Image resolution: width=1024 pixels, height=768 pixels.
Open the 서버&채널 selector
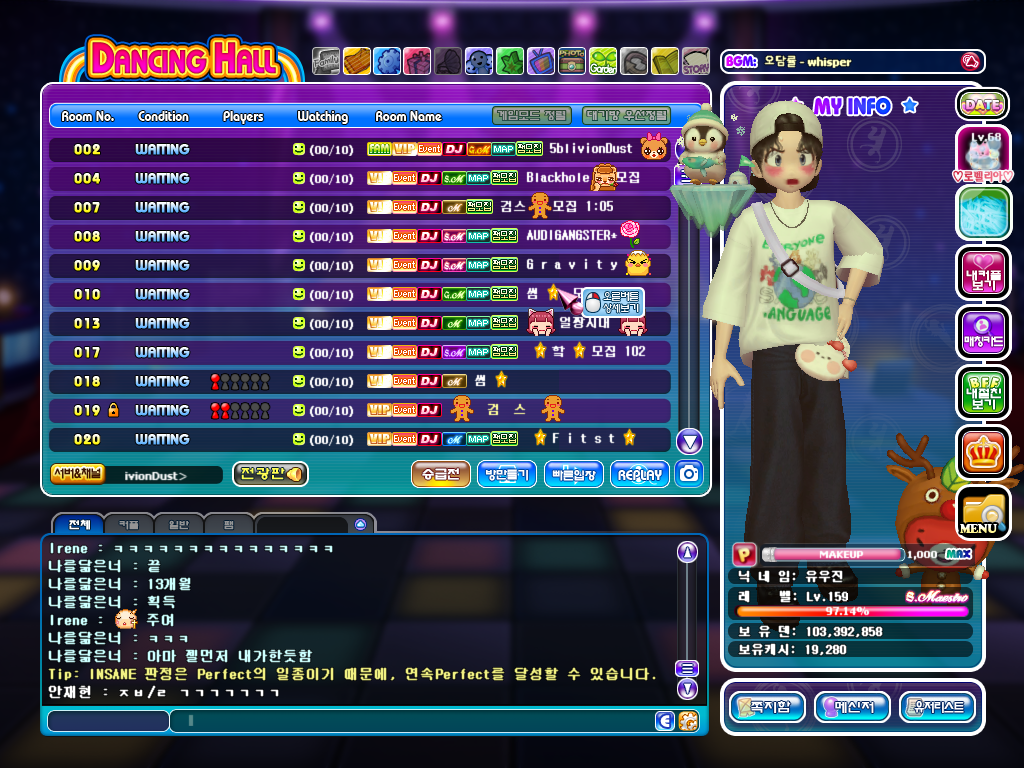(x=77, y=474)
